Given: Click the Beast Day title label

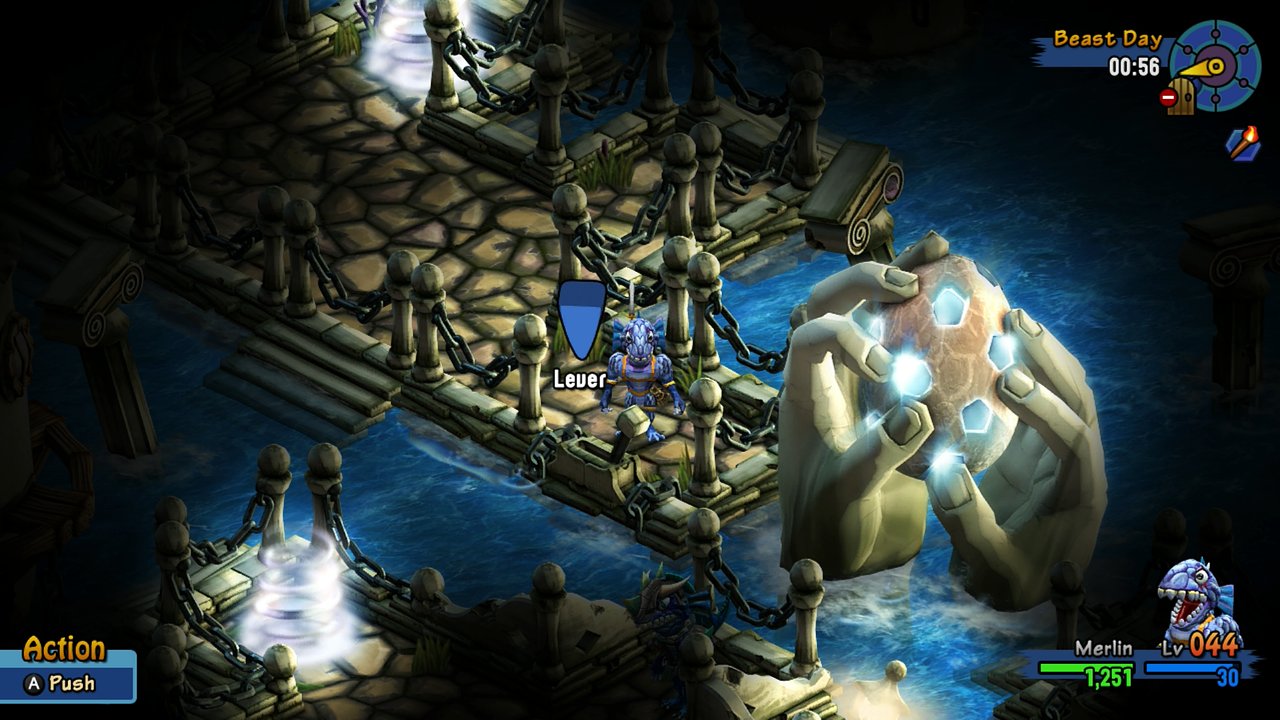Looking at the screenshot, I should (x=1108, y=40).
